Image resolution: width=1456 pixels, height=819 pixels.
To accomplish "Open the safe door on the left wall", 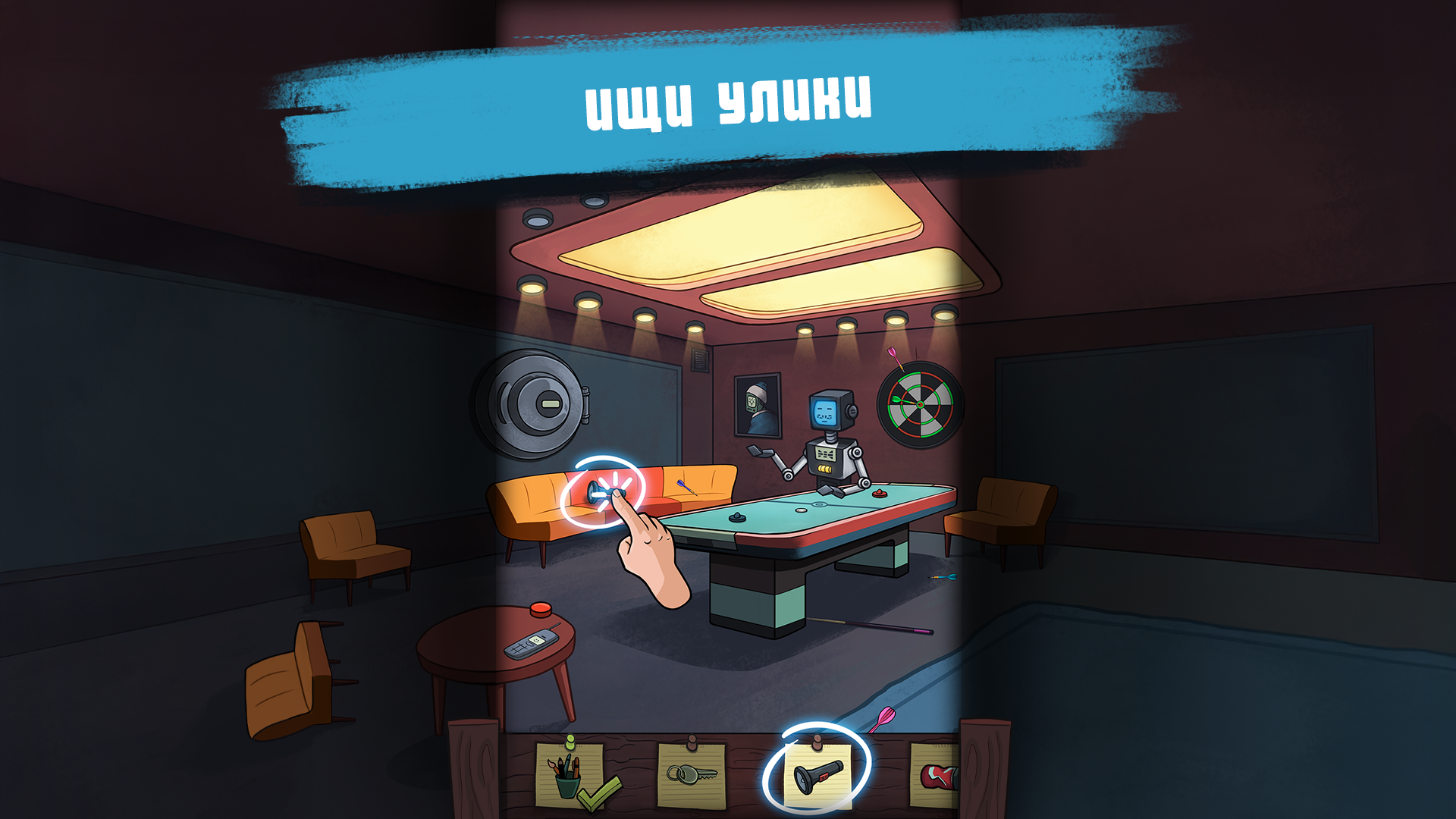I will [x=535, y=402].
